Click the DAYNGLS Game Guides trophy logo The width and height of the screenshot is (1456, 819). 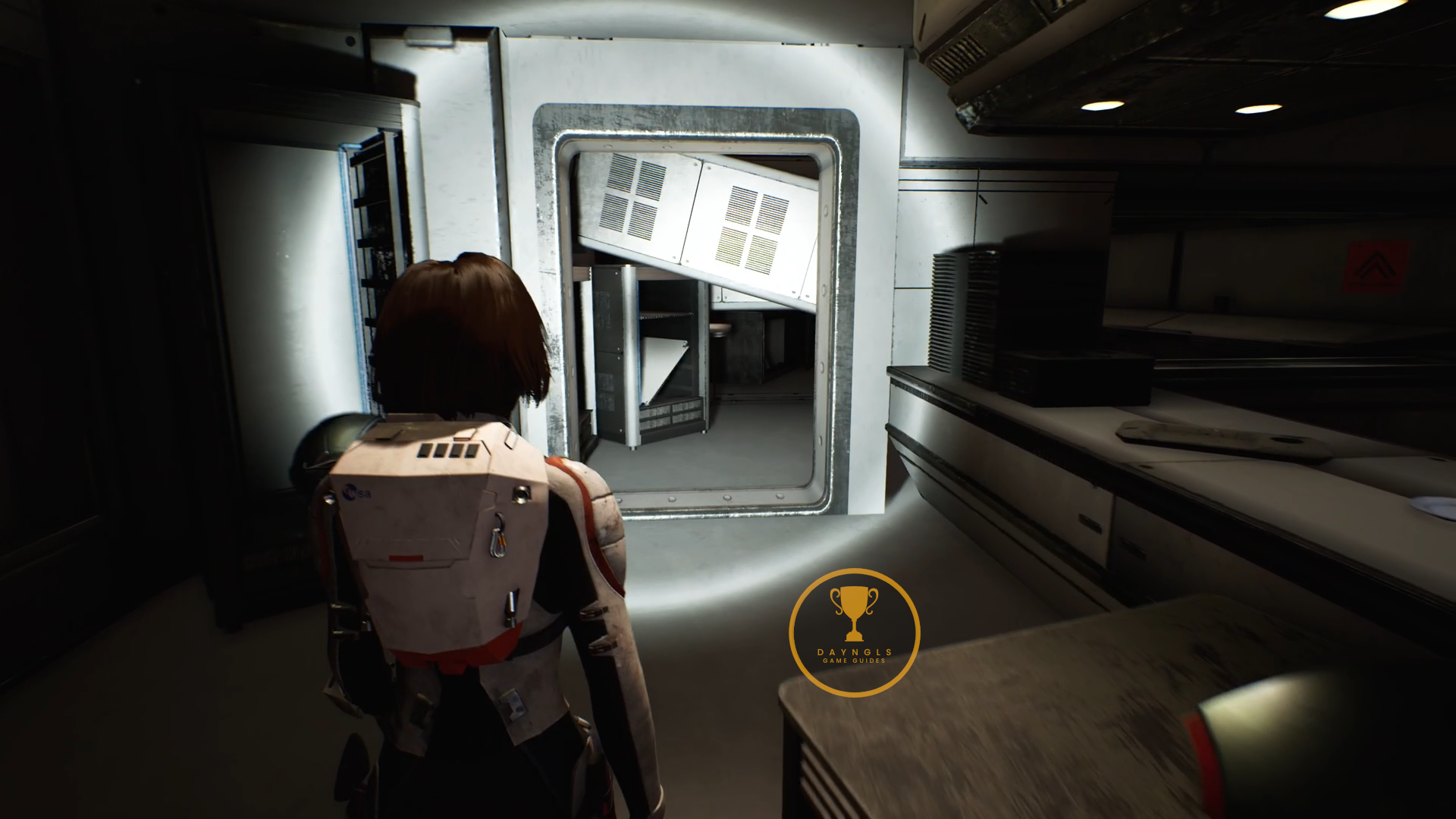point(854,632)
